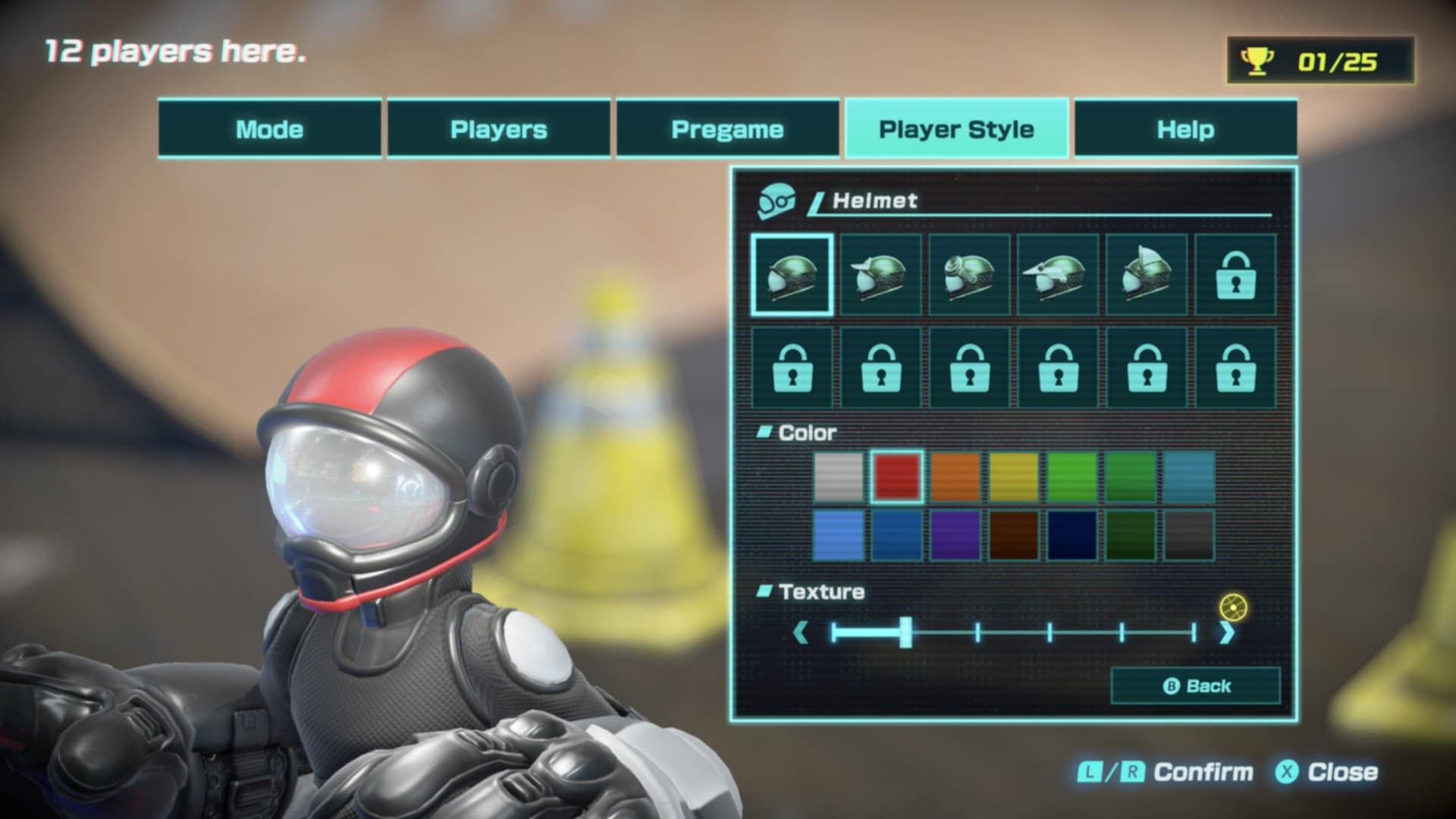Image resolution: width=1456 pixels, height=819 pixels.
Task: Switch to the Mode tab
Action: click(x=268, y=129)
